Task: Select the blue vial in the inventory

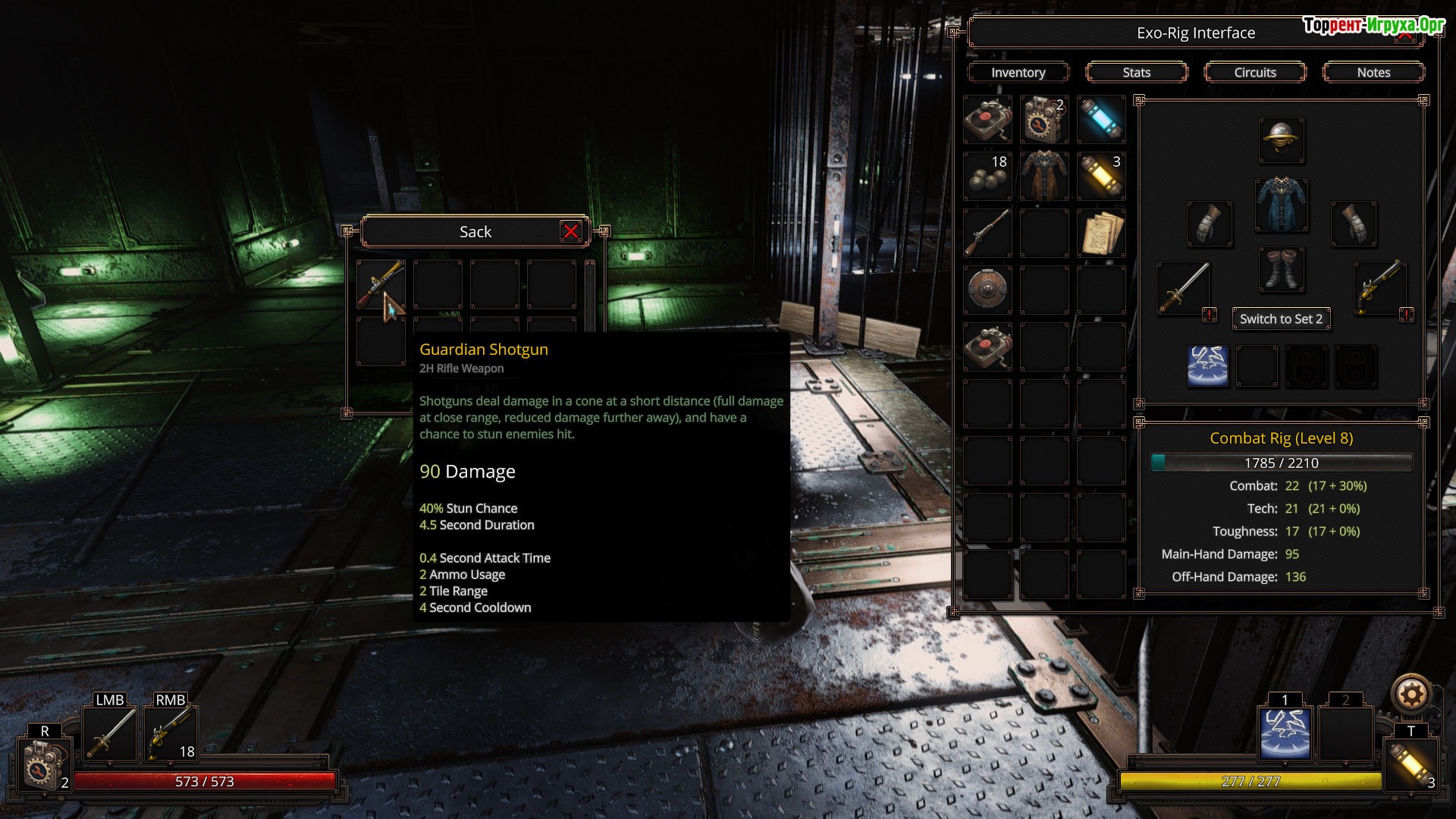Action: pyautogui.click(x=1101, y=120)
